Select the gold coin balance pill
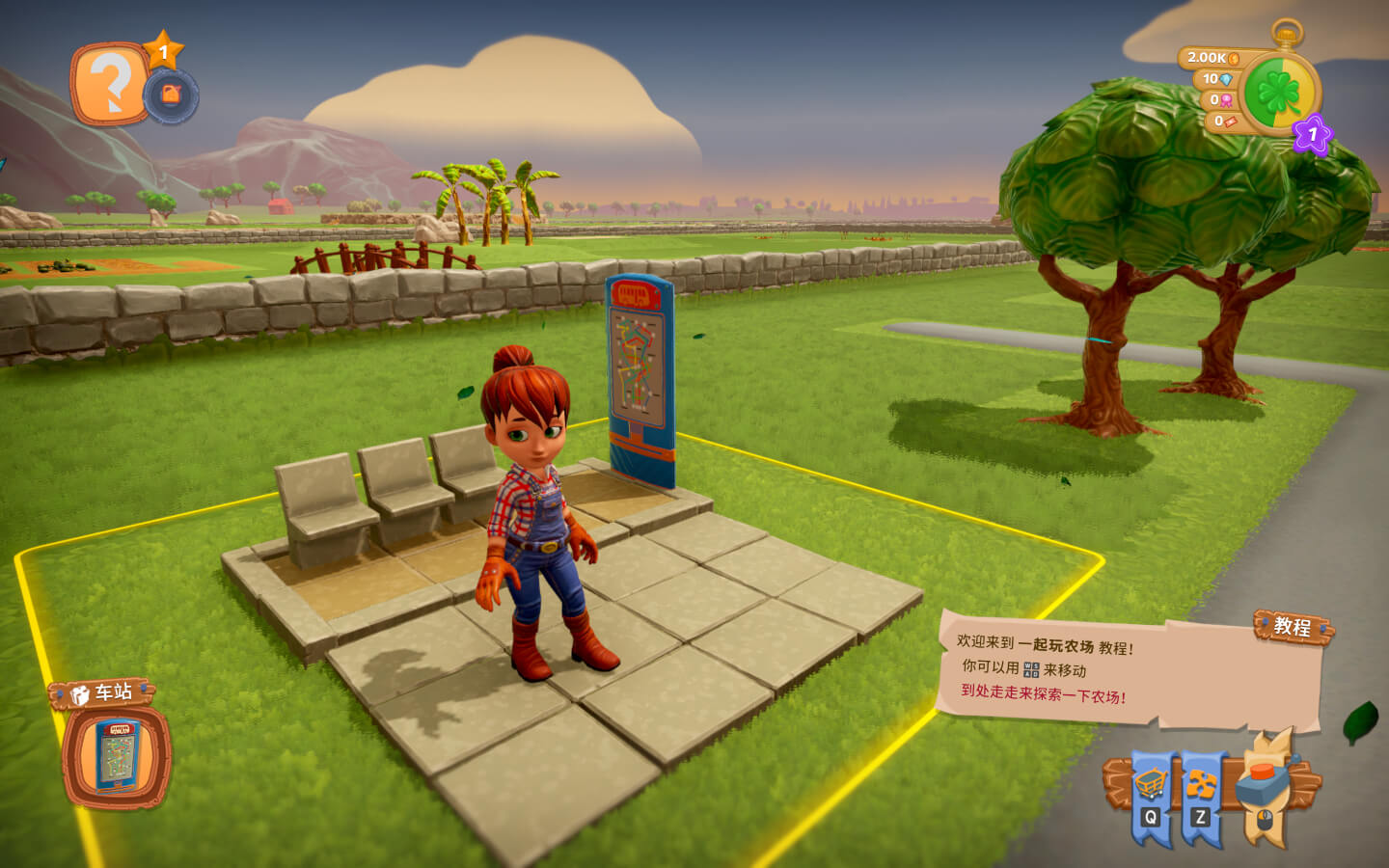The width and height of the screenshot is (1389, 868). click(x=1212, y=58)
